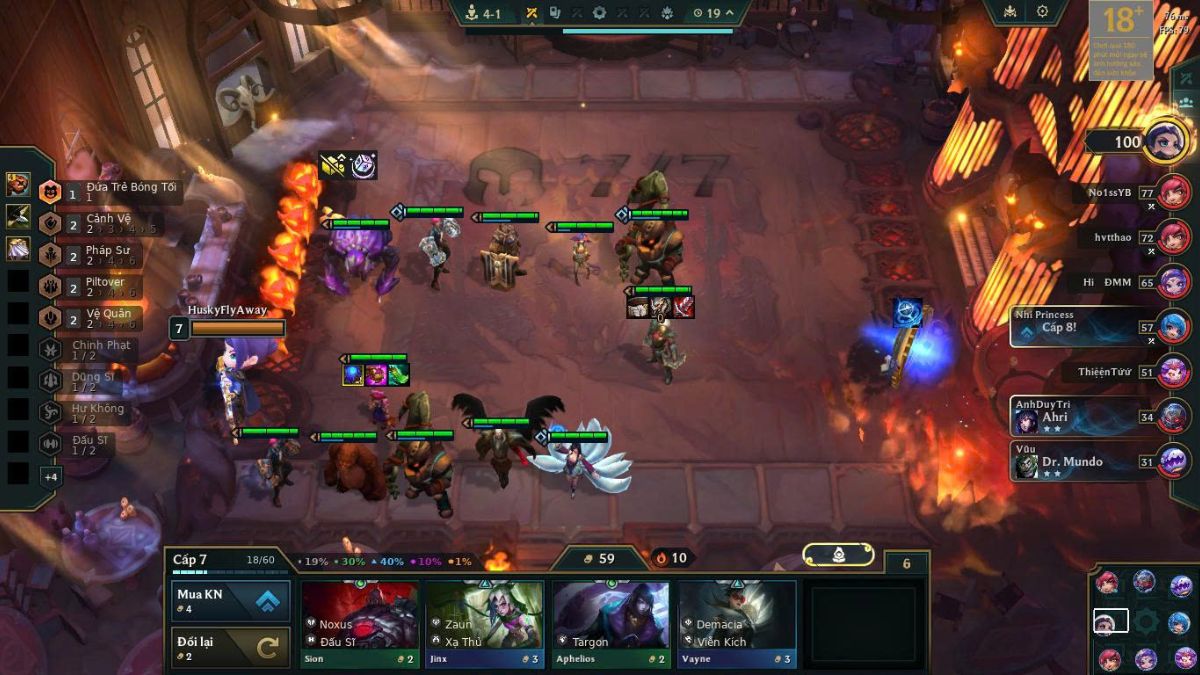Open the settings gear in the top bar
The image size is (1200, 675).
point(1042,12)
